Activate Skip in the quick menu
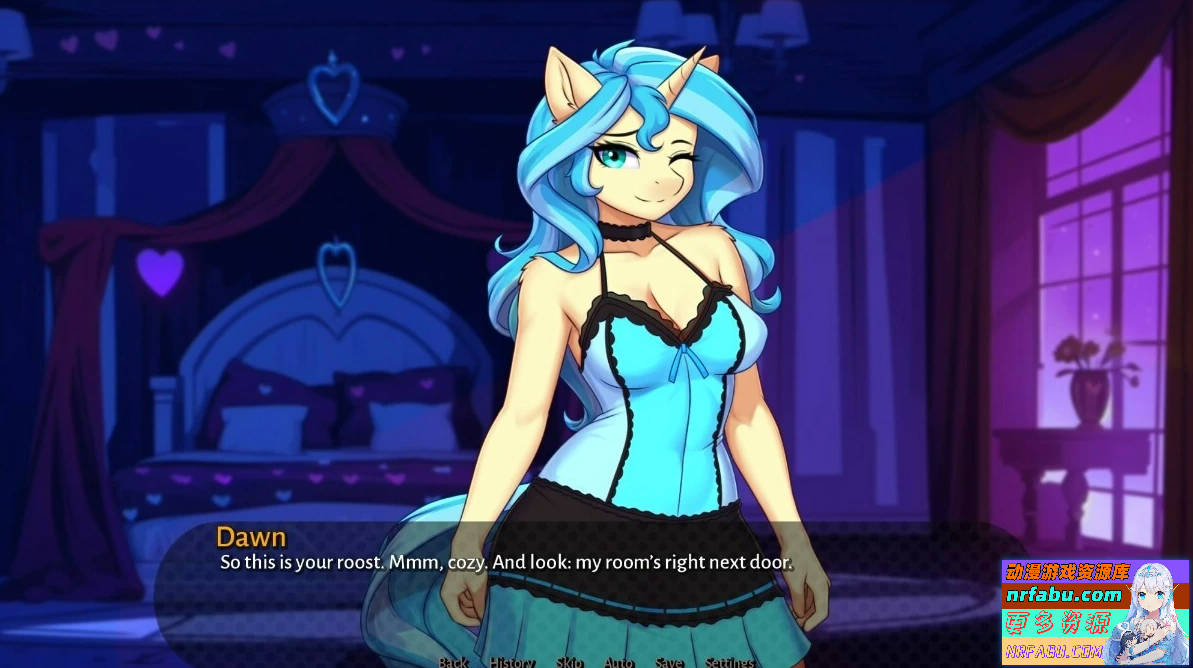The image size is (1193, 668). pyautogui.click(x=569, y=662)
